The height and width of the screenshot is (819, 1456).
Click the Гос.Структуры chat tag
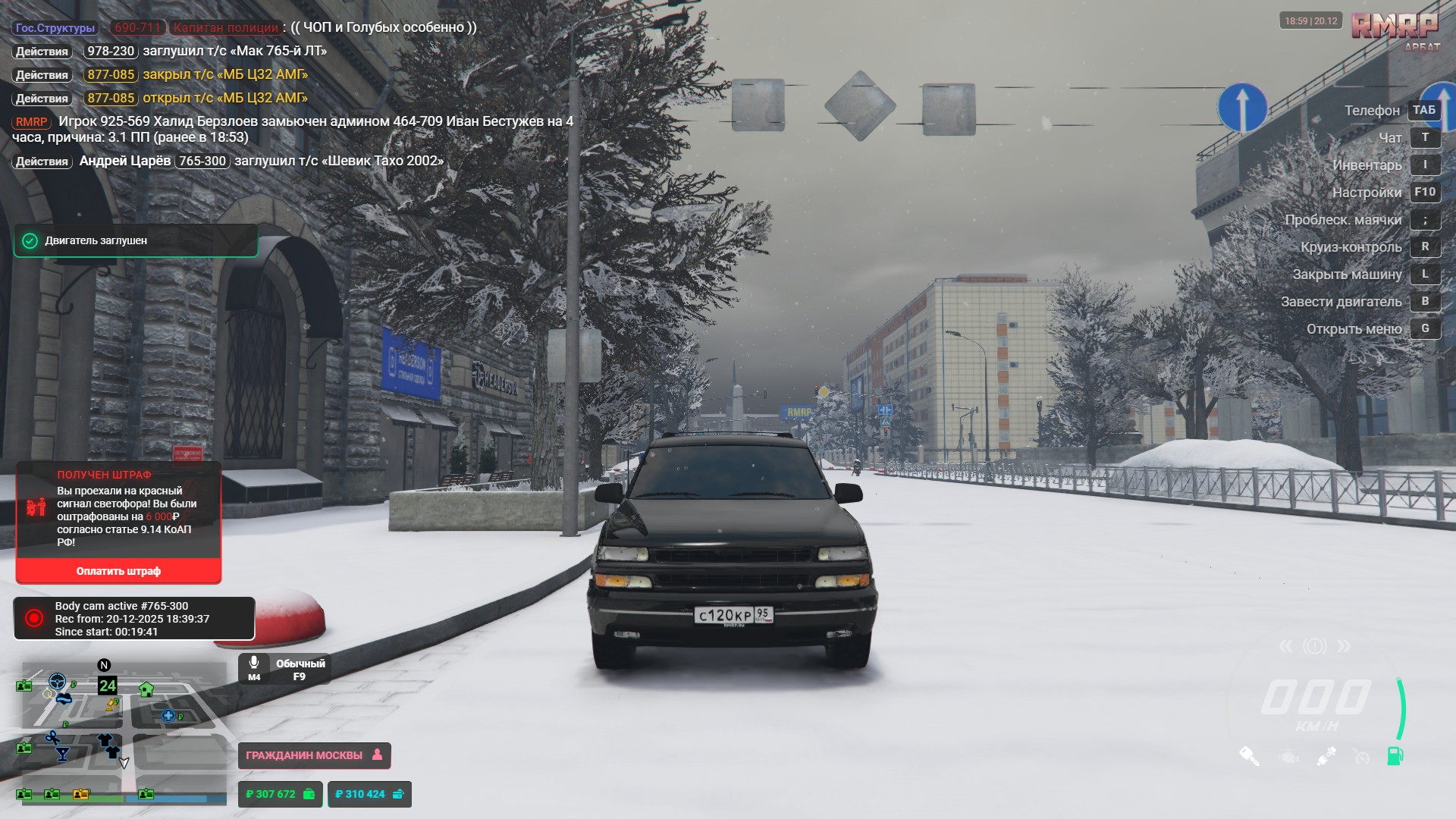point(55,28)
